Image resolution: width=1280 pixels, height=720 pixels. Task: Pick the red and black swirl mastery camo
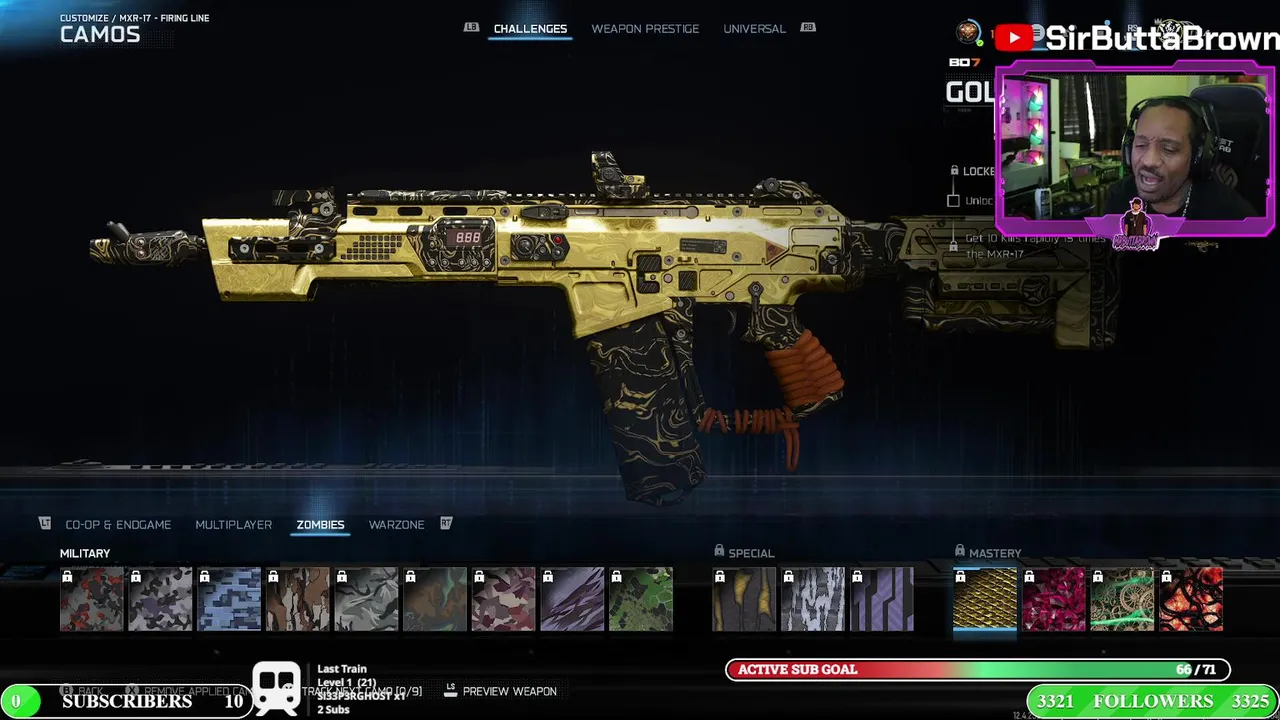tap(1191, 600)
